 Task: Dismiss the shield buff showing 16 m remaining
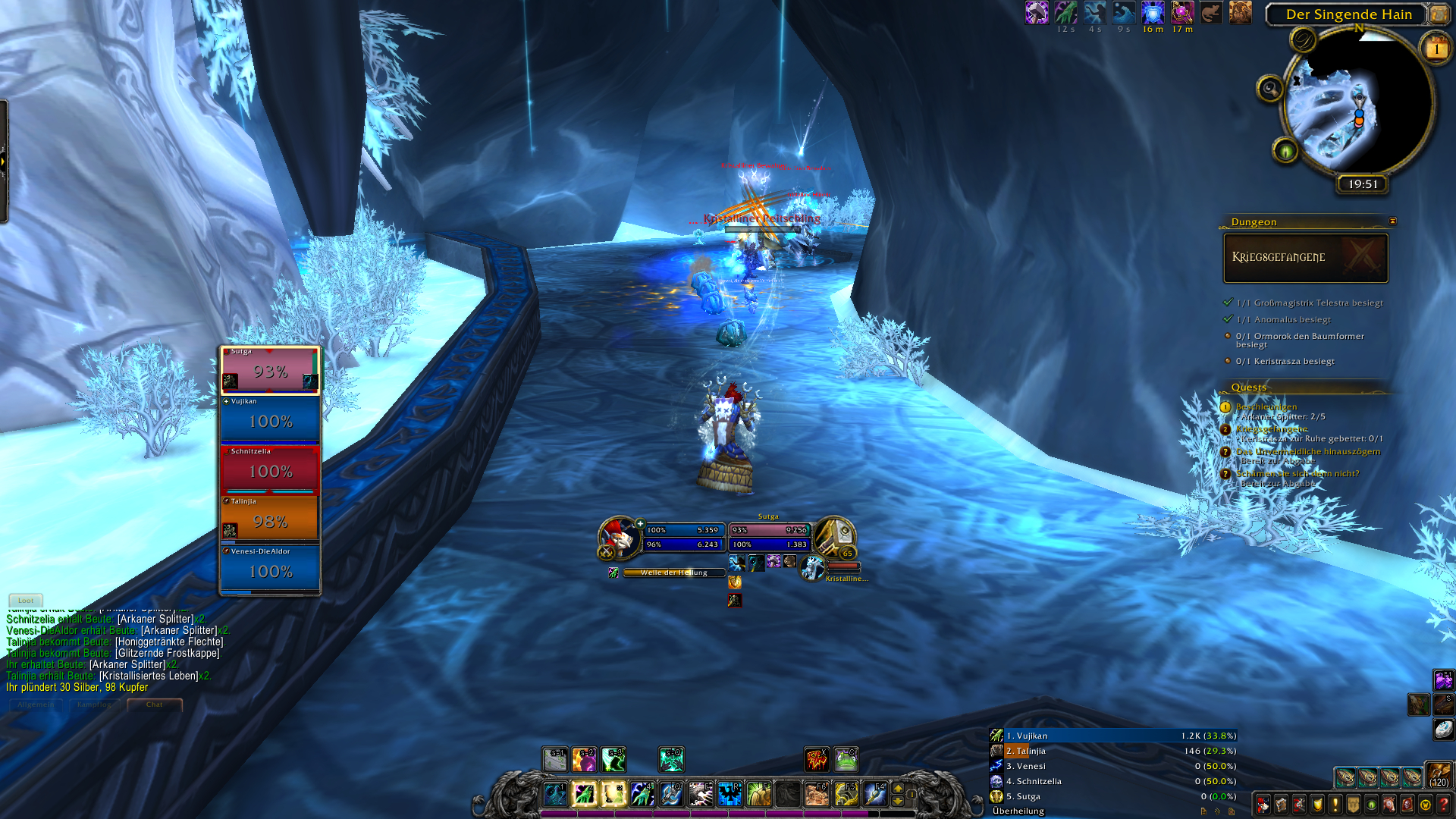[1152, 14]
